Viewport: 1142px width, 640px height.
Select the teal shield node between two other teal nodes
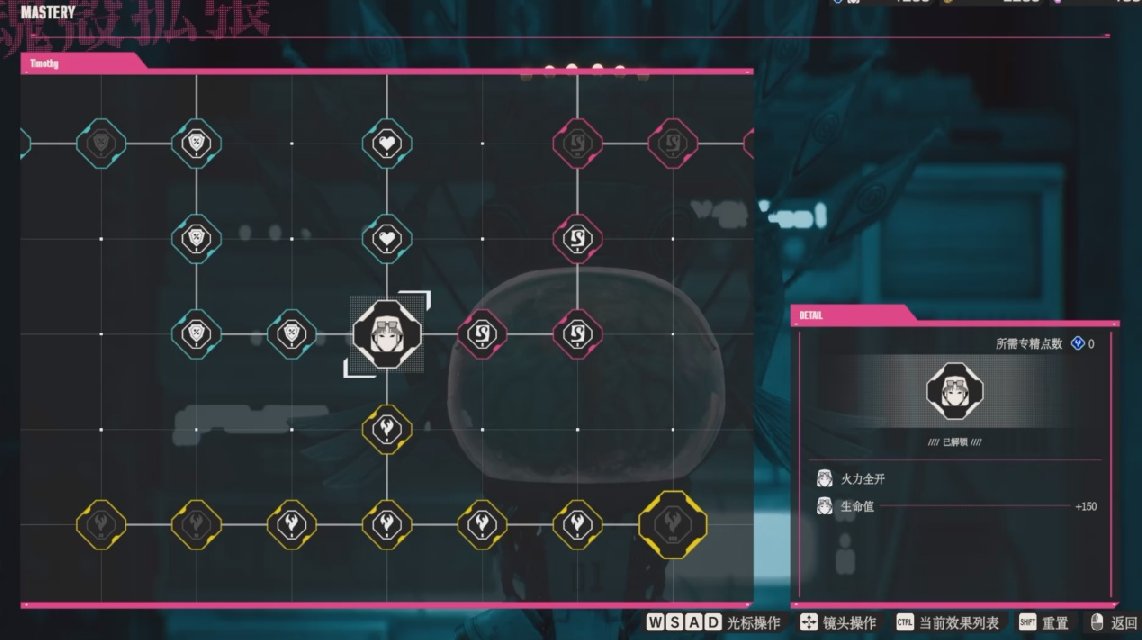pos(196,238)
